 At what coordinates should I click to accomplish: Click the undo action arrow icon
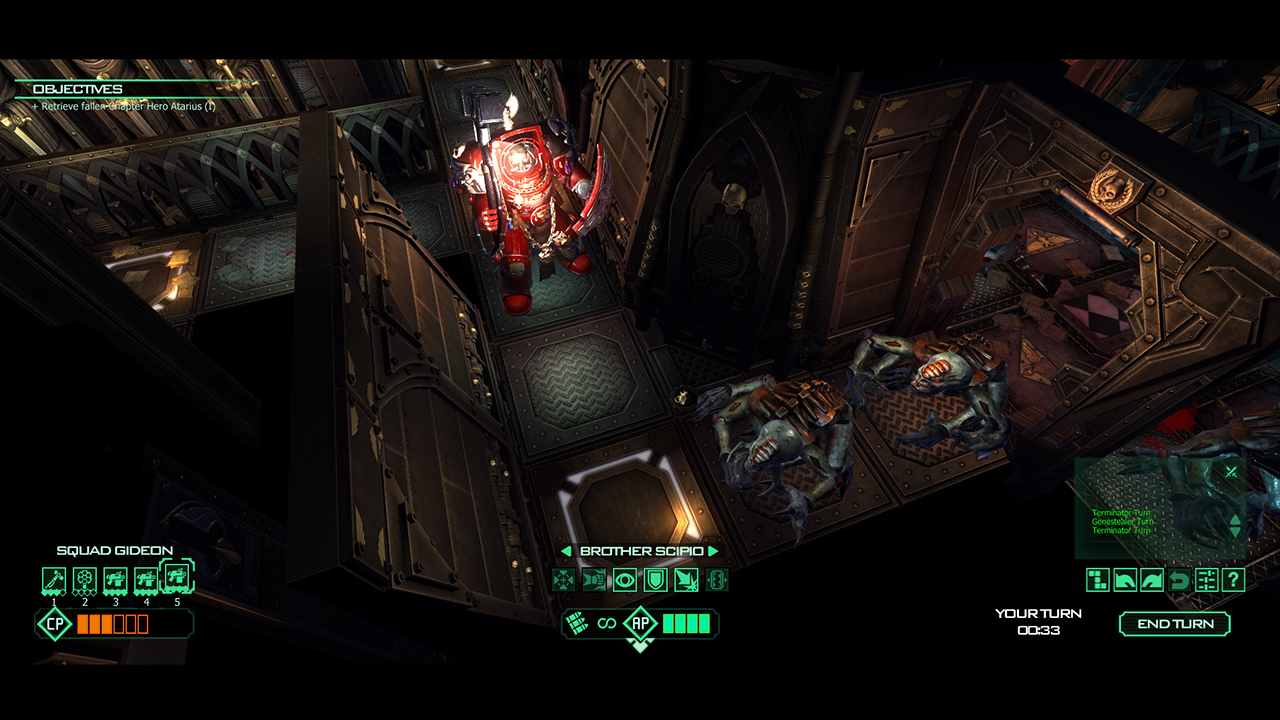1178,578
